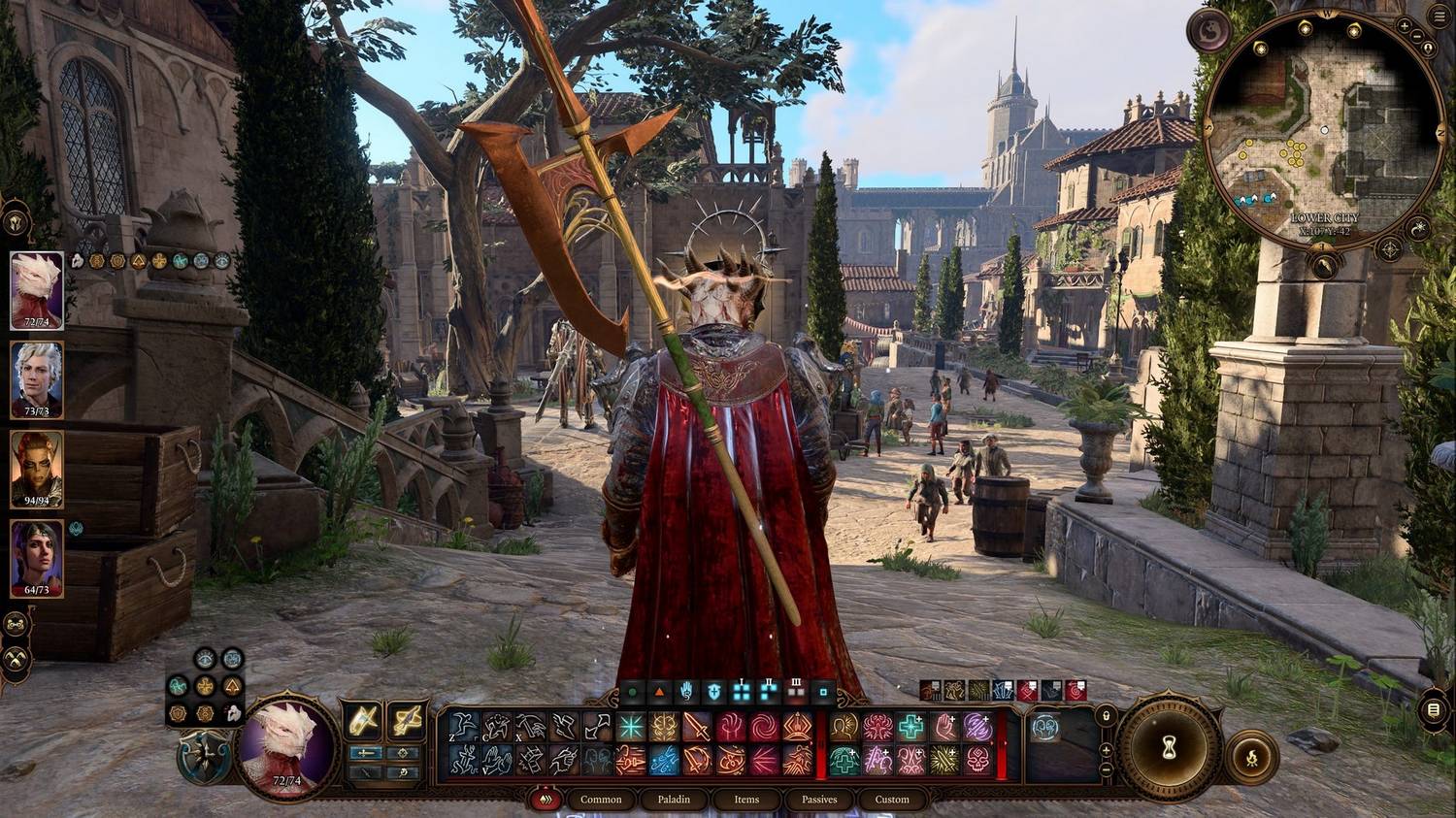Select the white dragonborn party portrait
Viewport: 1456px width, 818px height.
coord(37,289)
